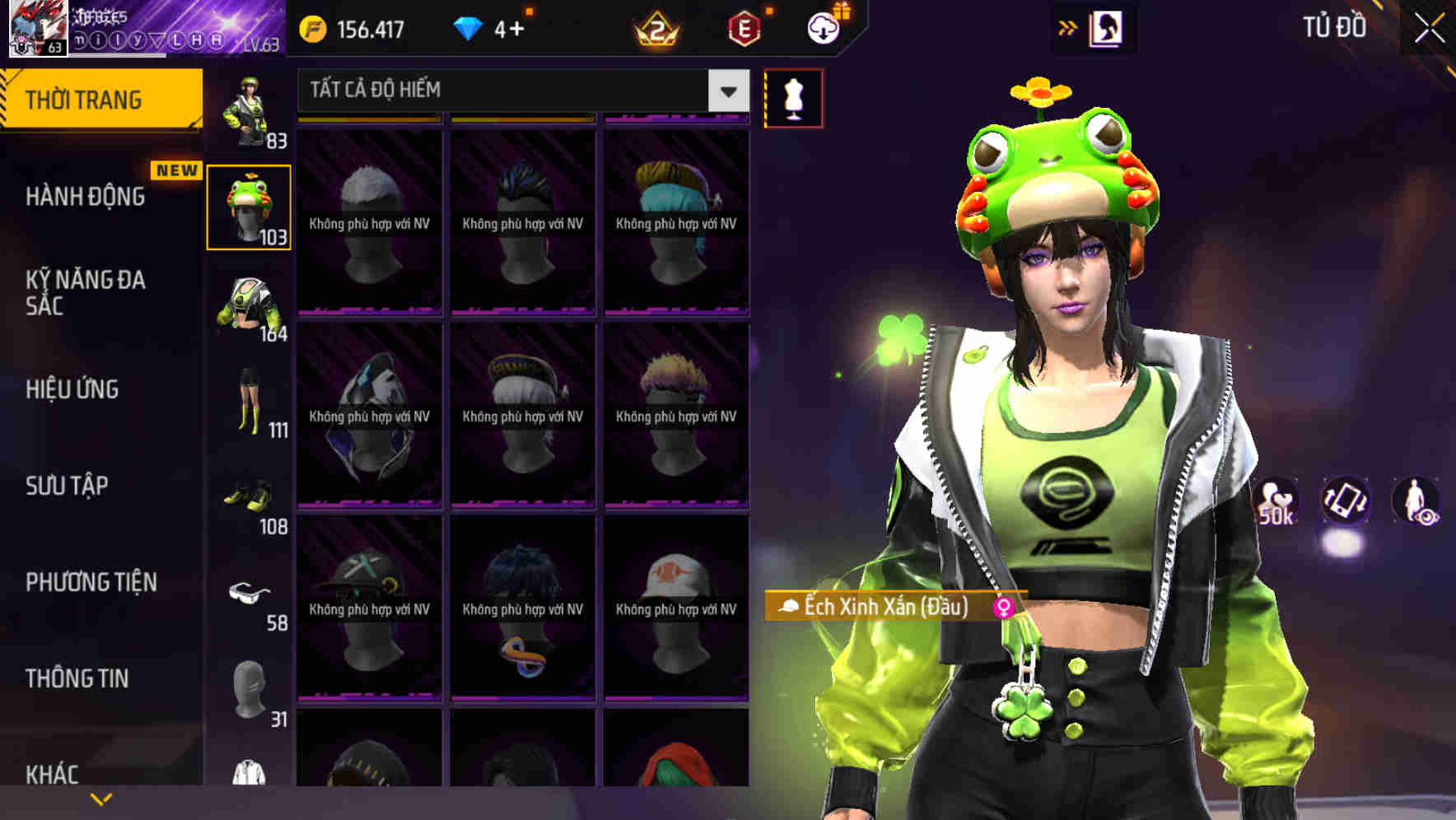This screenshot has height=820, width=1456.
Task: Switch to the HÀNH ĐỘNG tab
Action: click(85, 197)
